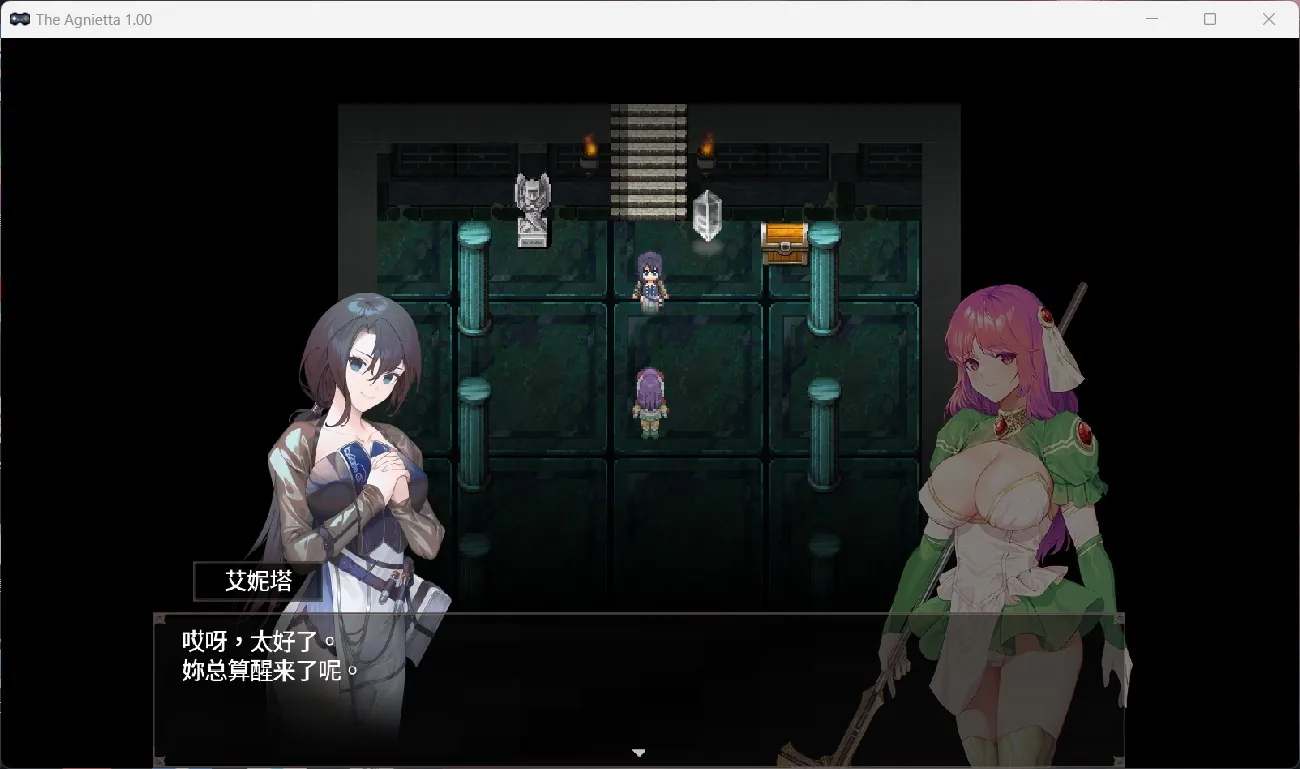
Task: Click the name box labeled 艾妮塔
Action: (x=257, y=580)
